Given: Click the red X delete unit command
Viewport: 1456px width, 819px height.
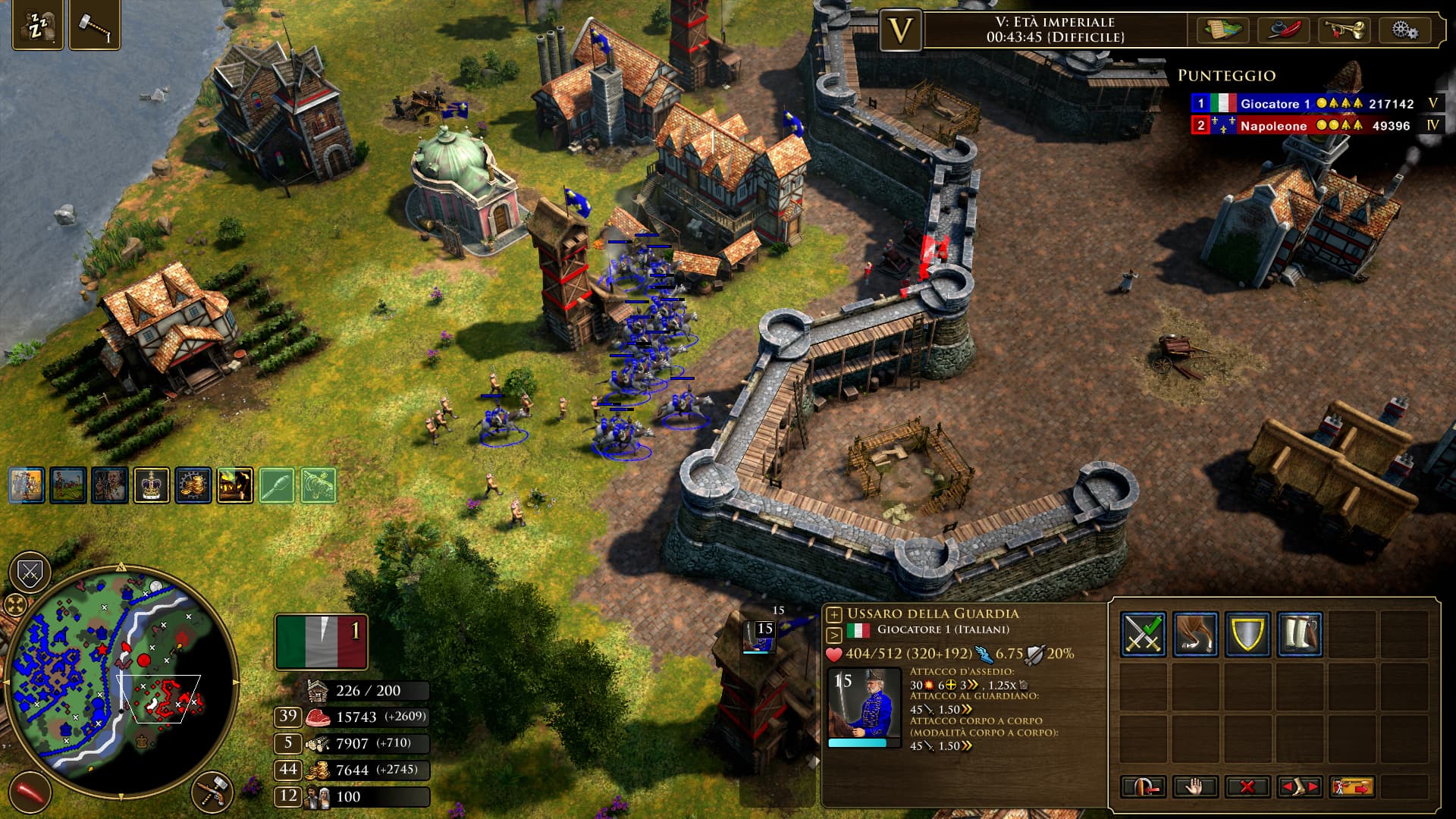Looking at the screenshot, I should click(x=1247, y=786).
